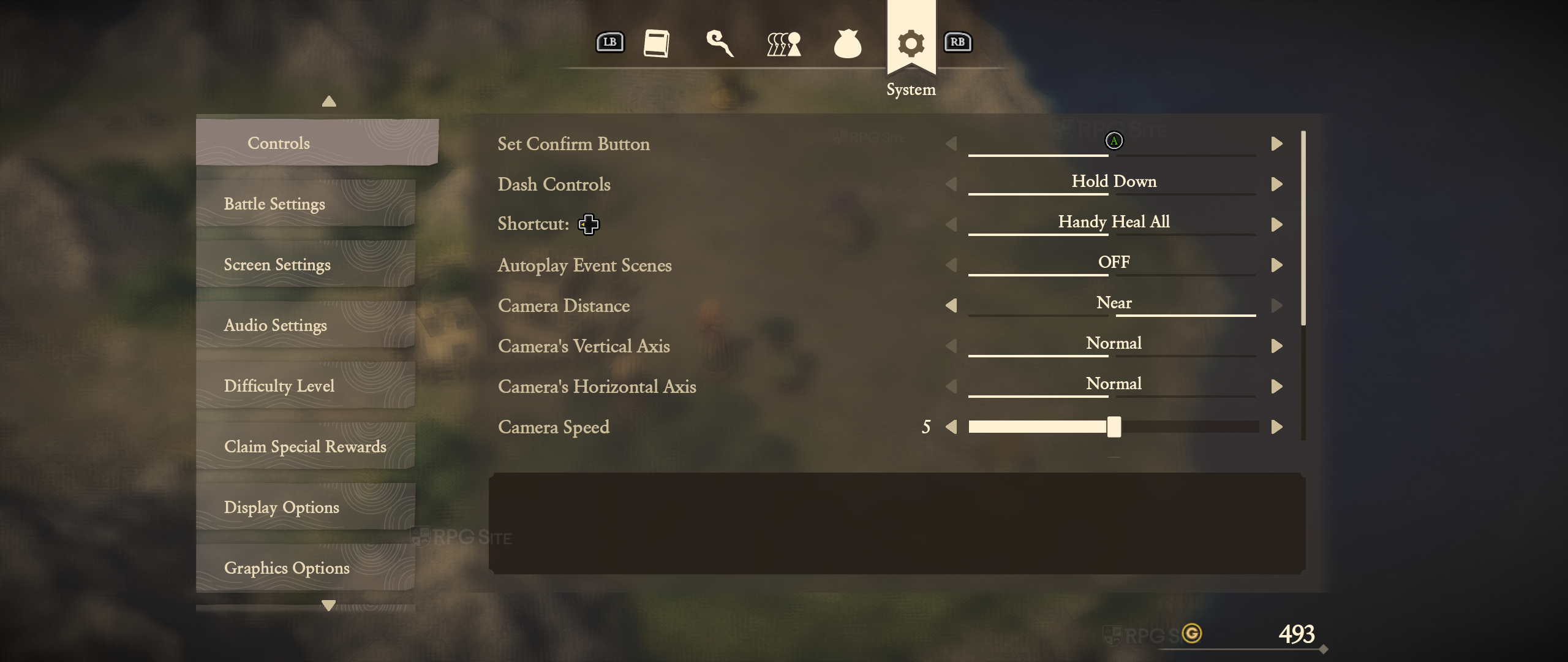1568x662 pixels.
Task: Select the System gear tab
Action: coord(911,44)
